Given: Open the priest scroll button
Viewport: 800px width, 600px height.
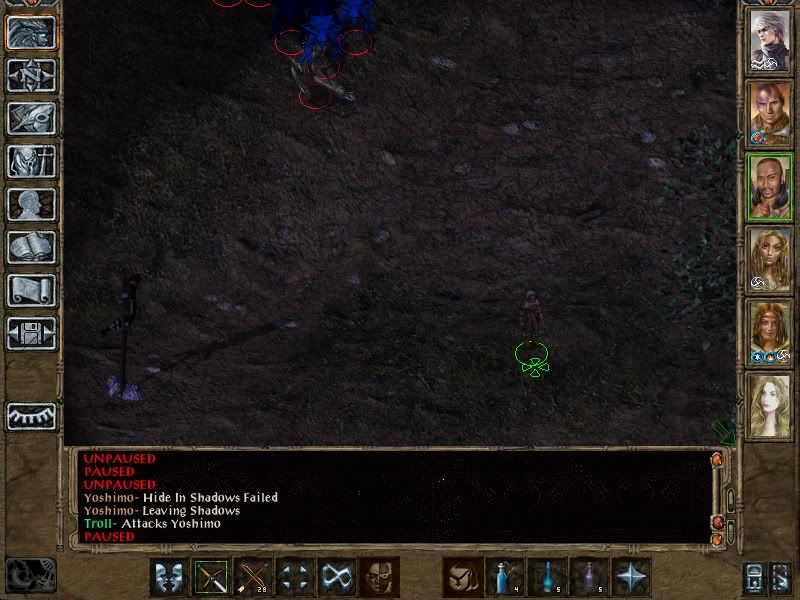Looking at the screenshot, I should tap(32, 290).
